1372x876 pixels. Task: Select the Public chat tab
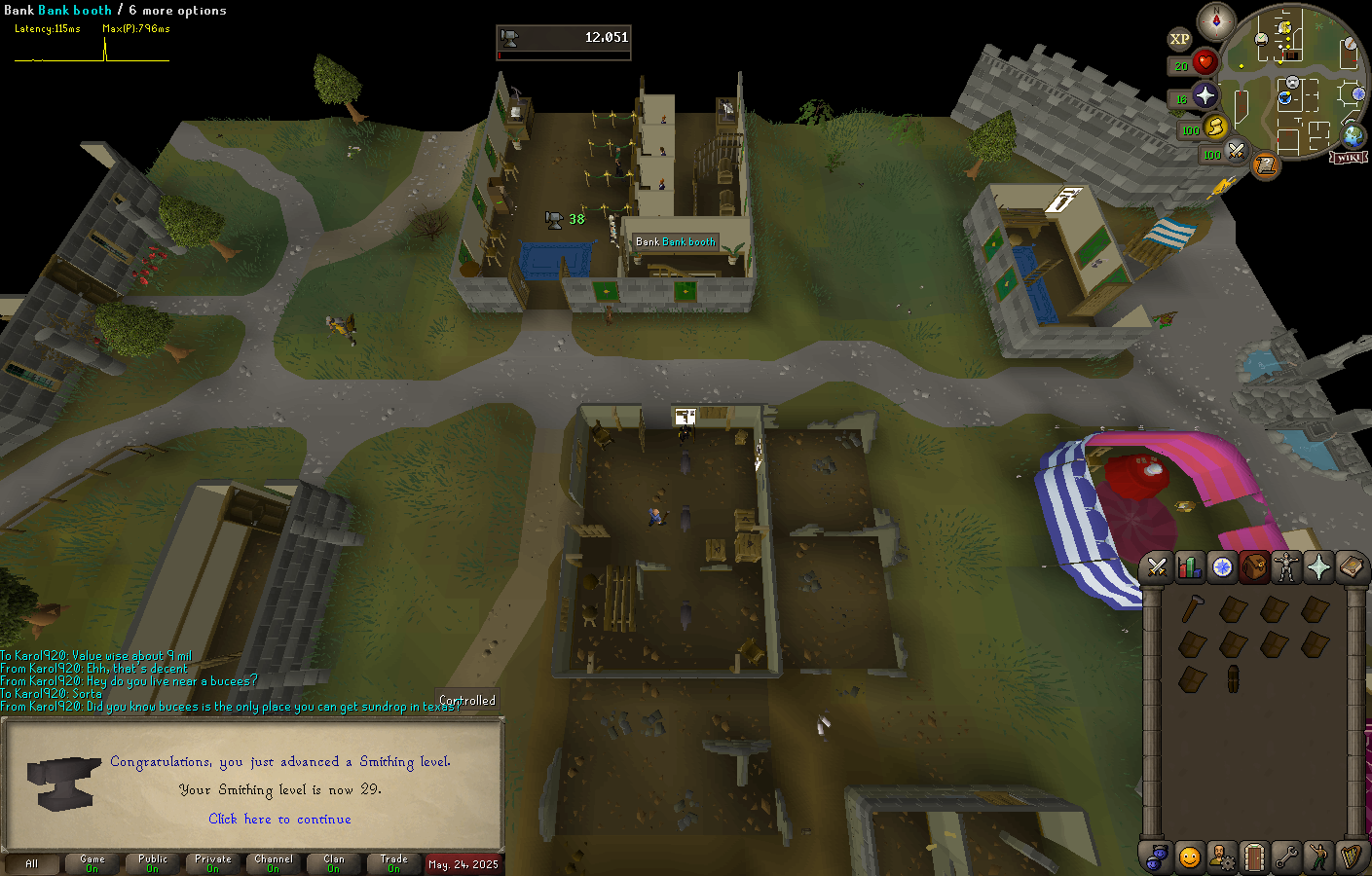point(153,864)
